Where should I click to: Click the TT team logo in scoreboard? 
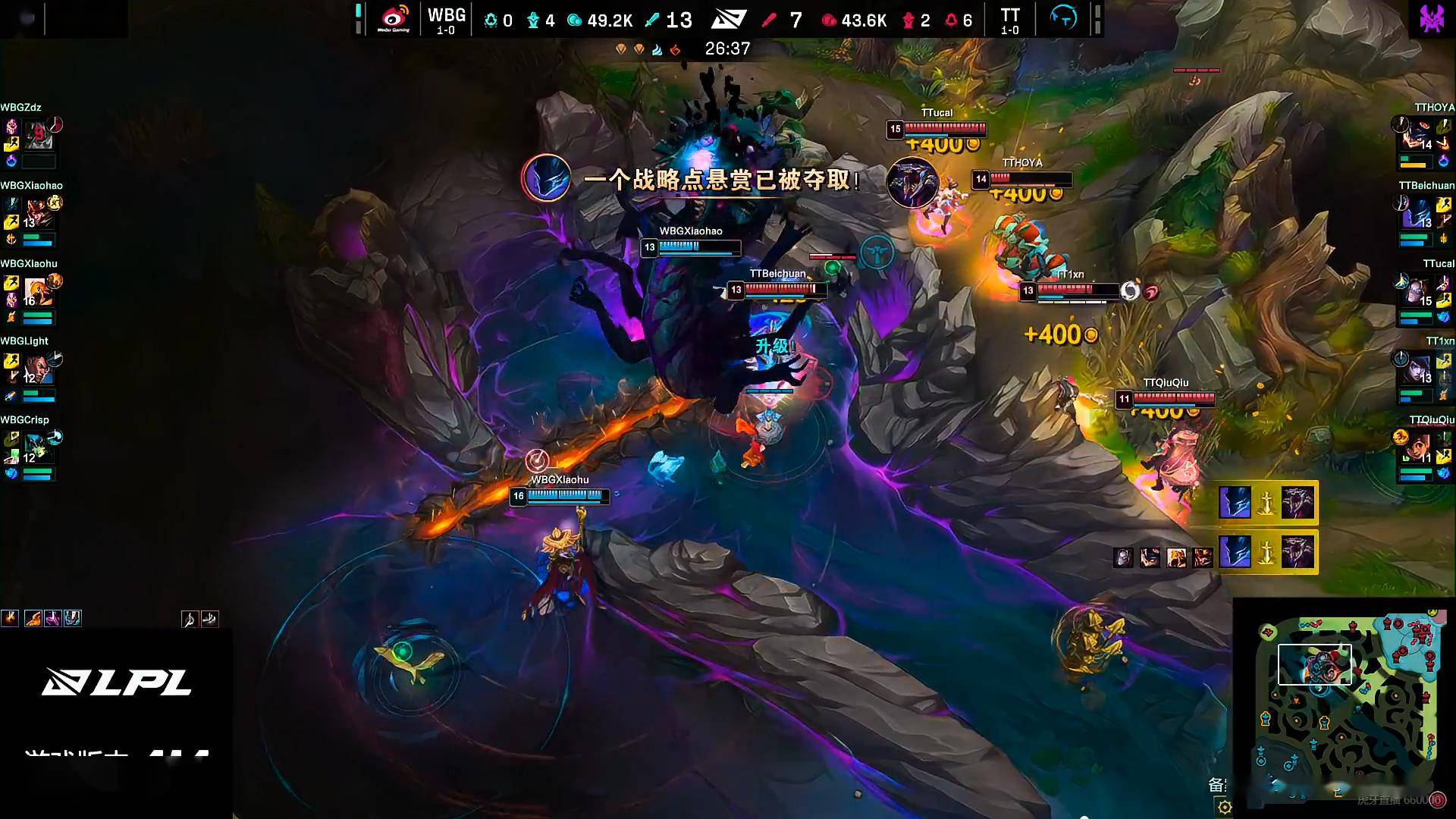1063,17
